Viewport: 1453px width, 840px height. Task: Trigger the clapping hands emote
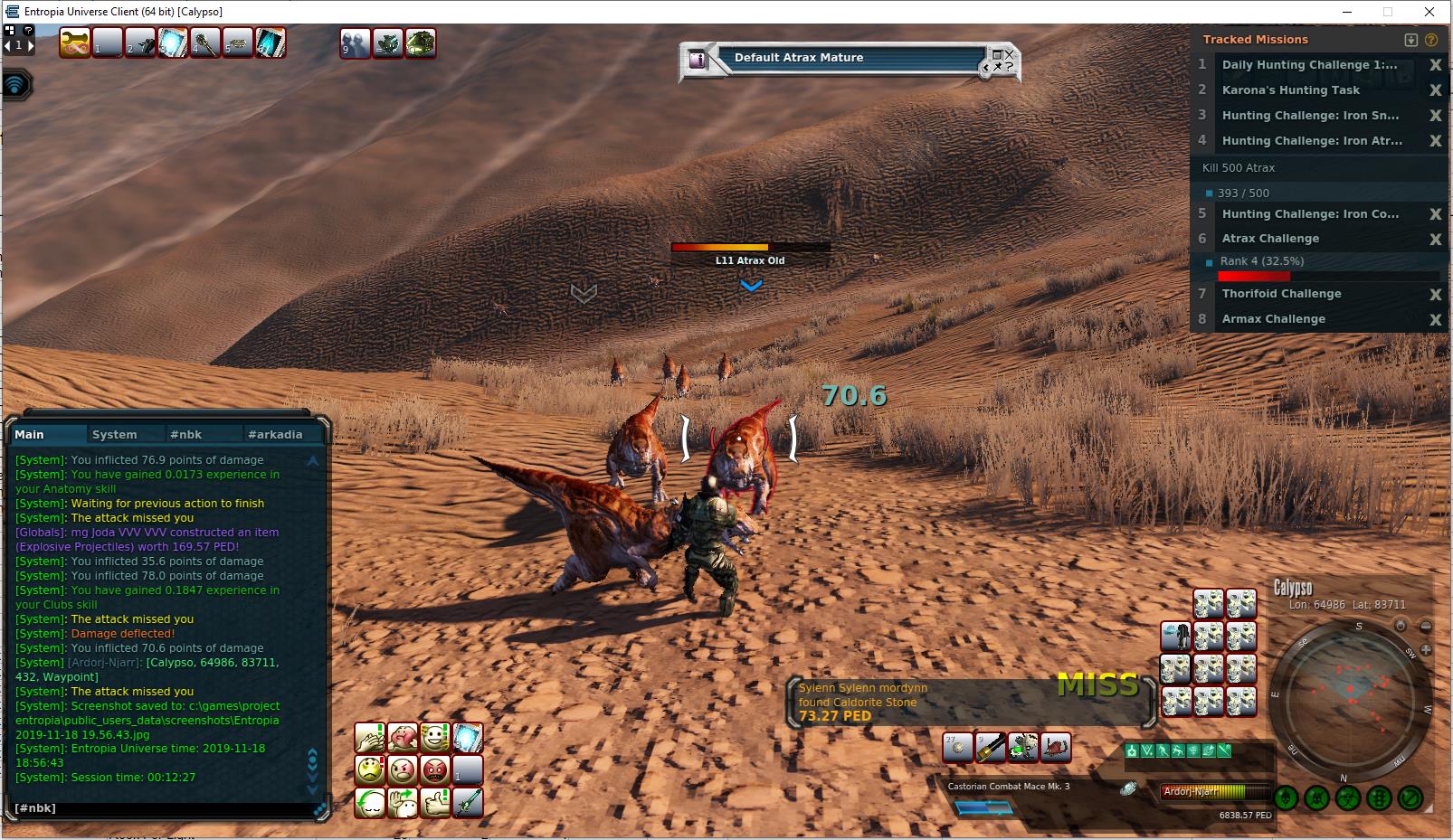coord(370,738)
